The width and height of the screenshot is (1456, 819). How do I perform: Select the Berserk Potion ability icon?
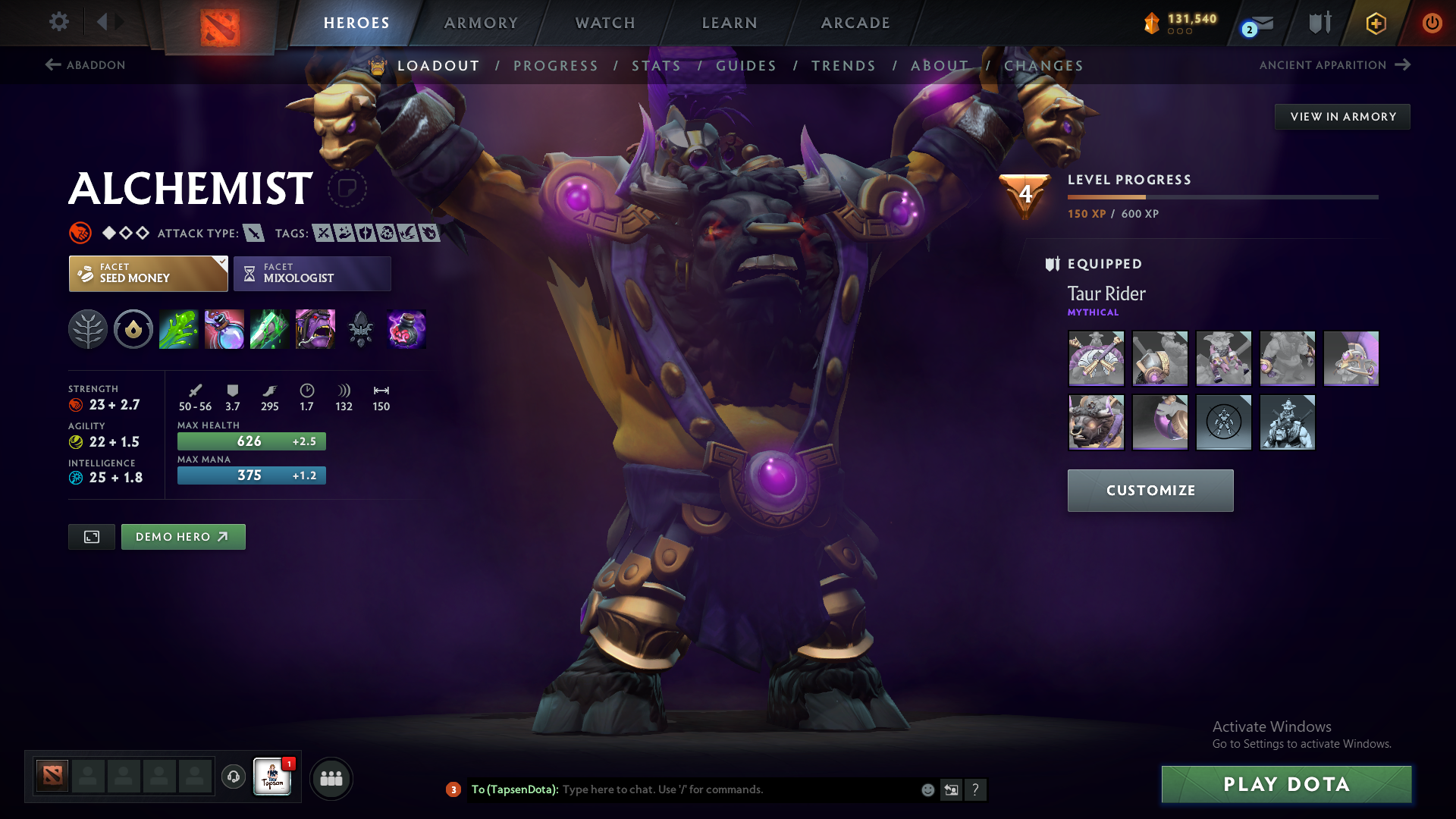click(406, 329)
